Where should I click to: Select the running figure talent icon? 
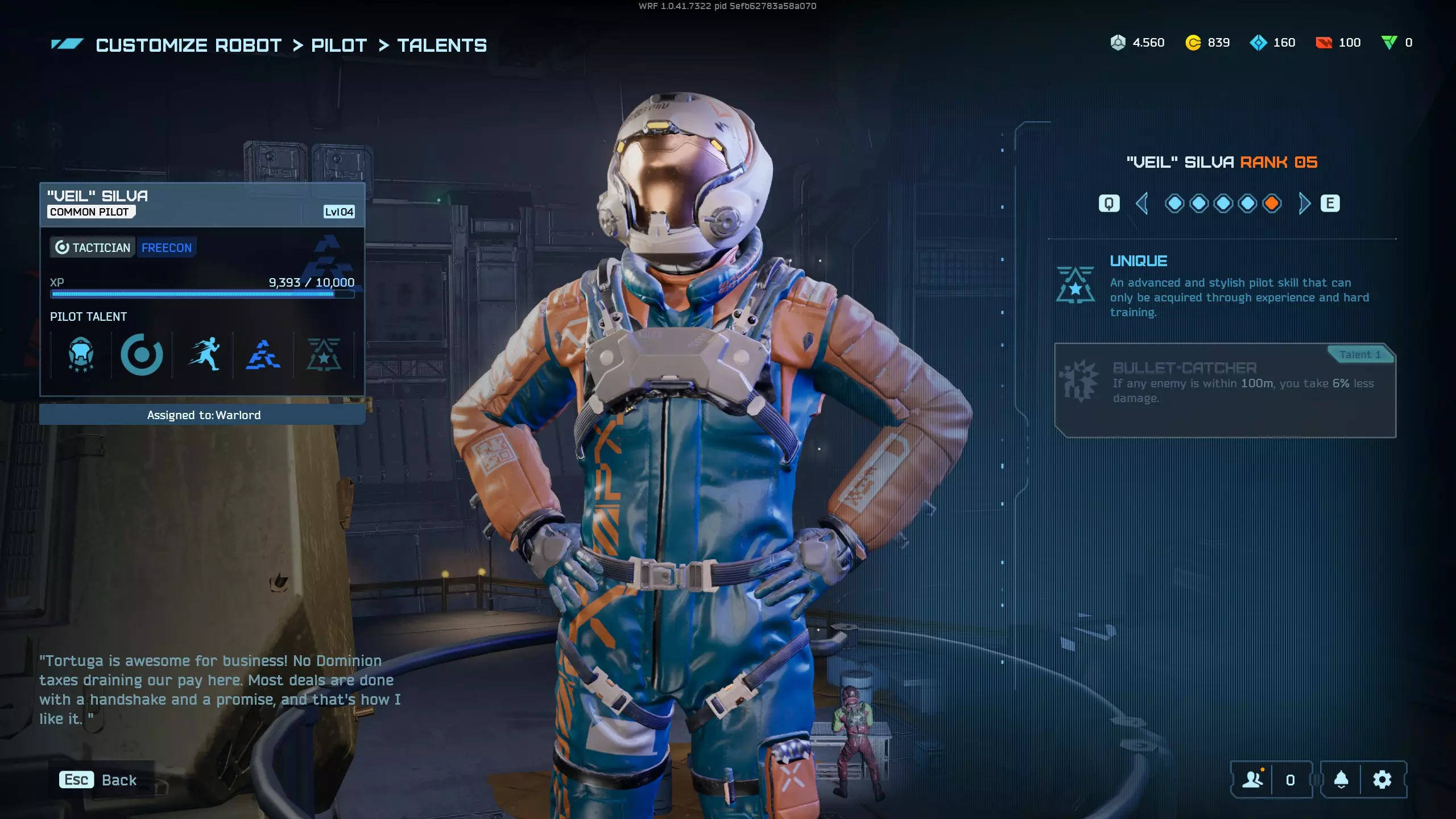[203, 355]
